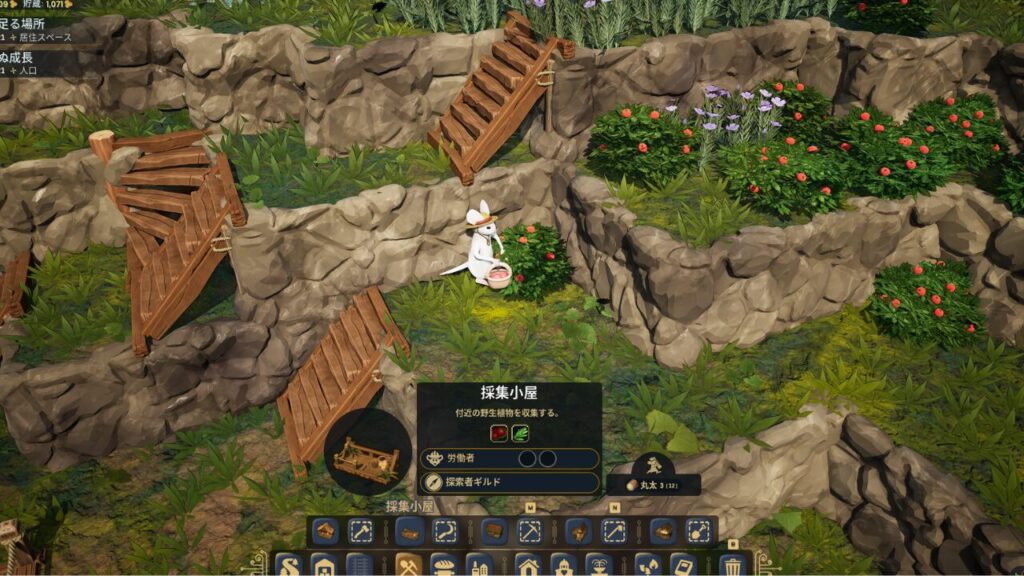Choose the selected 採集小屋 building button
Image resolution: width=1024 pixels, height=576 pixels.
[408, 531]
